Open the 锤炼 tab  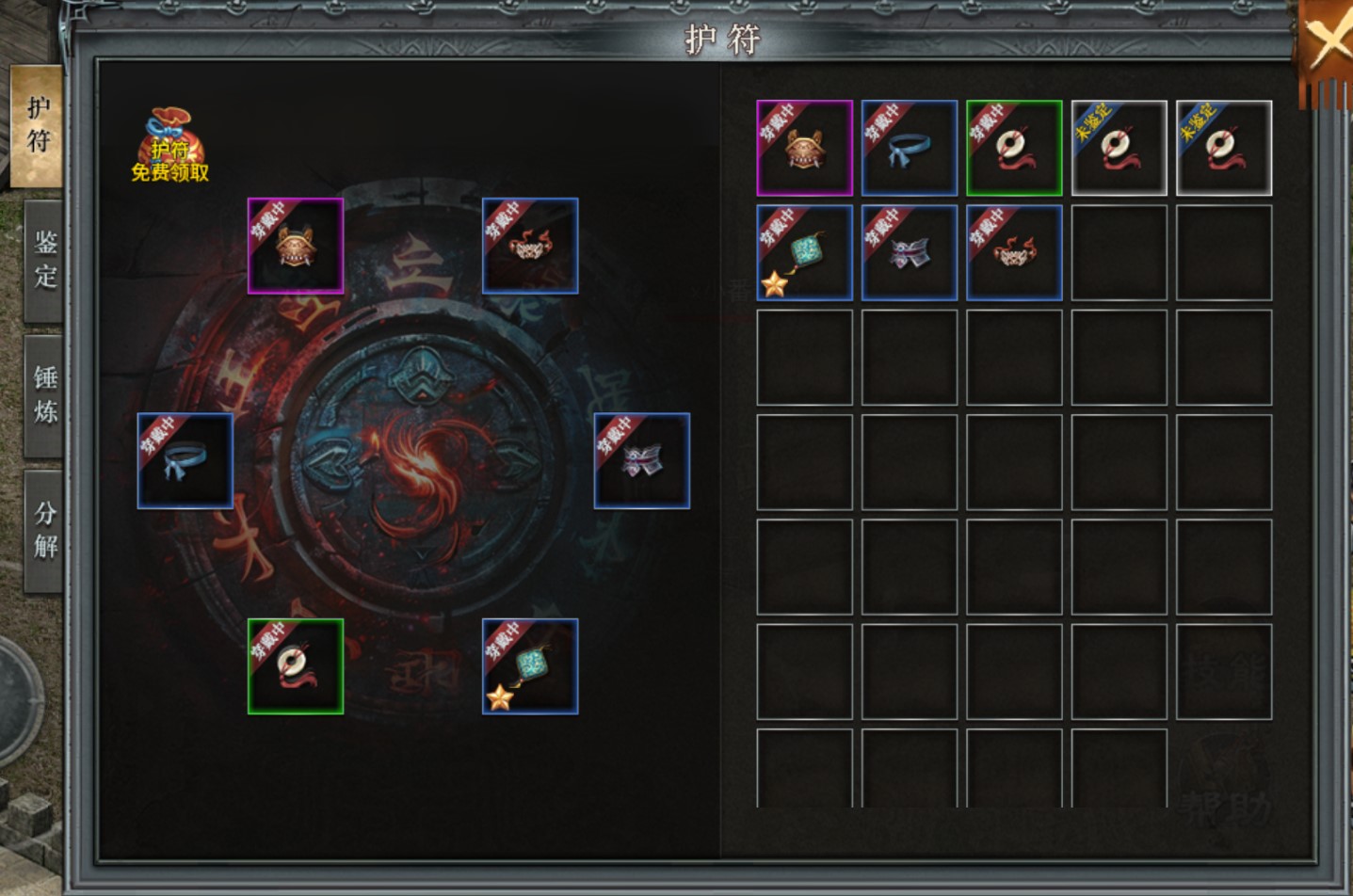pos(44,395)
